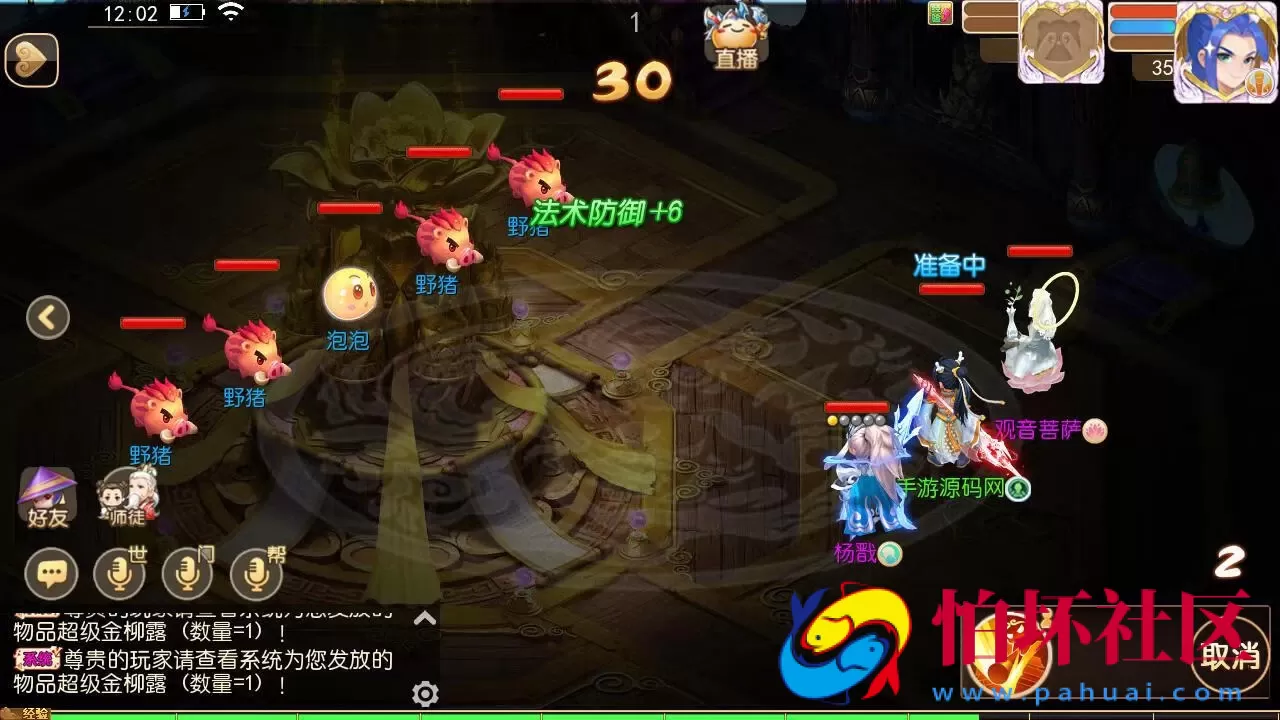Collapse the side panel using the left chevron
This screenshot has width=1280, height=720.
[x=47, y=316]
